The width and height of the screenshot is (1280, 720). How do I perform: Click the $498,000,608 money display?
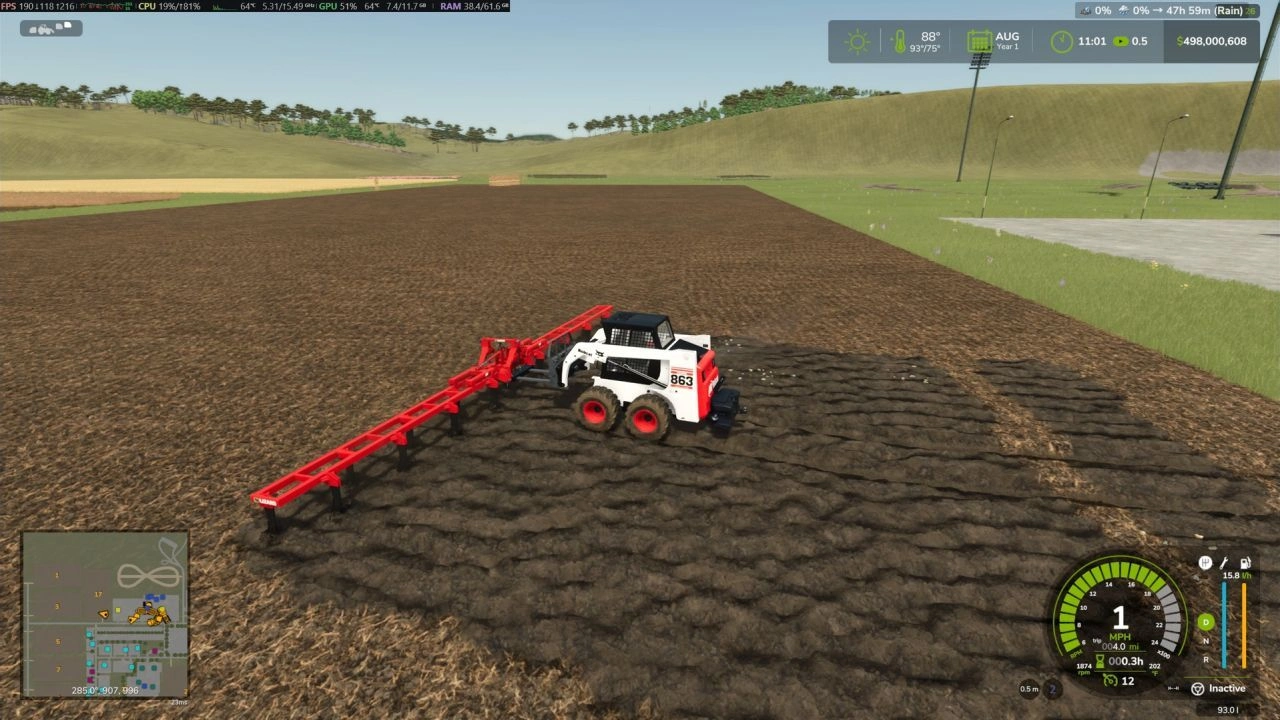1210,41
